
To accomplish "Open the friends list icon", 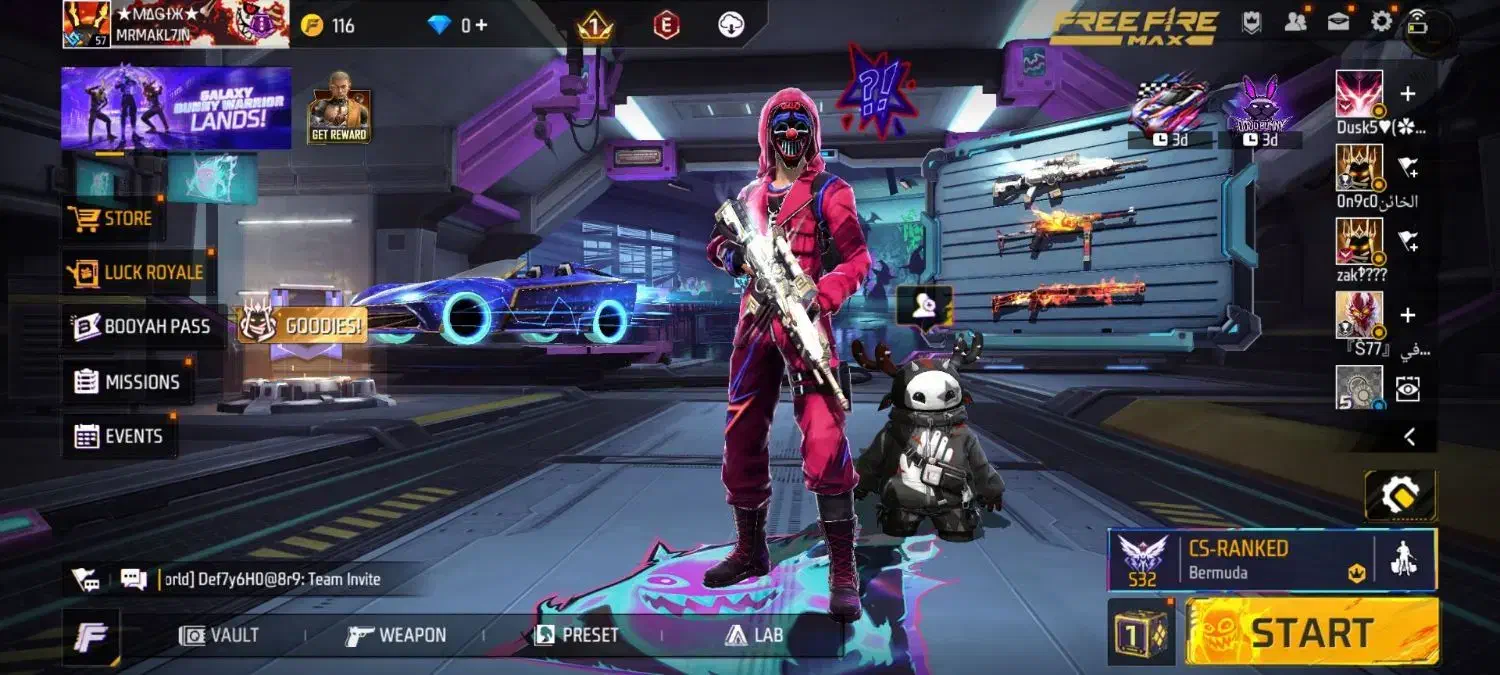I will (1296, 21).
